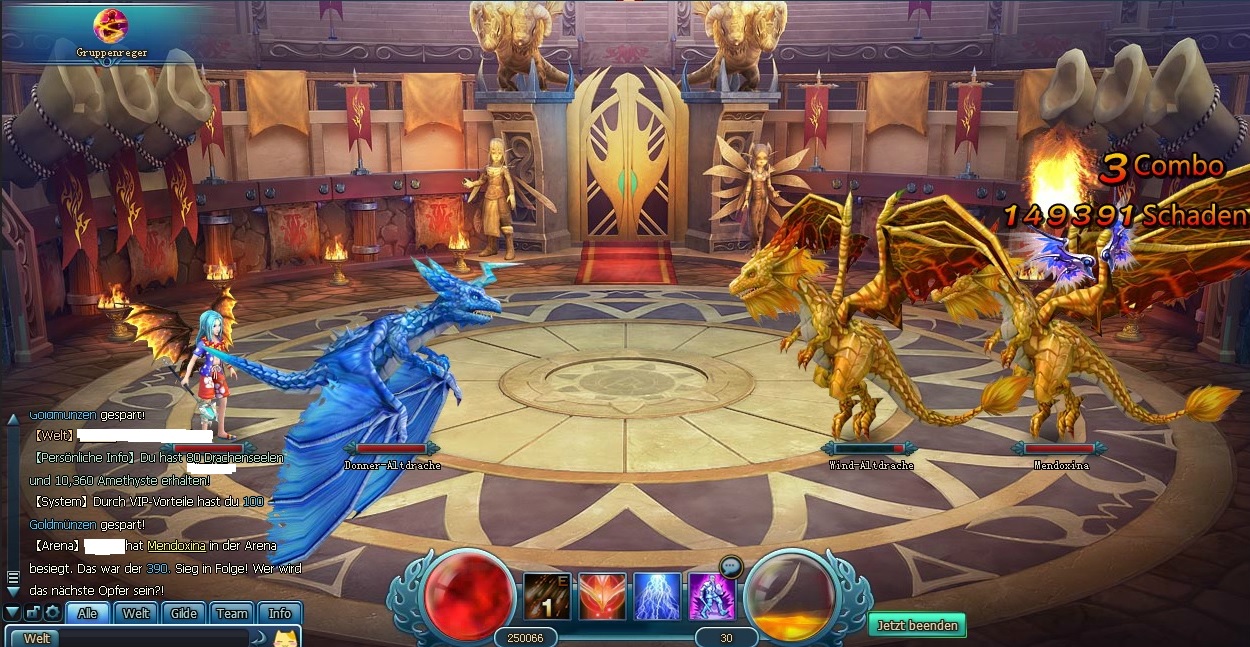Open the Gilde chat tab
The height and width of the screenshot is (647, 1250).
[x=184, y=613]
